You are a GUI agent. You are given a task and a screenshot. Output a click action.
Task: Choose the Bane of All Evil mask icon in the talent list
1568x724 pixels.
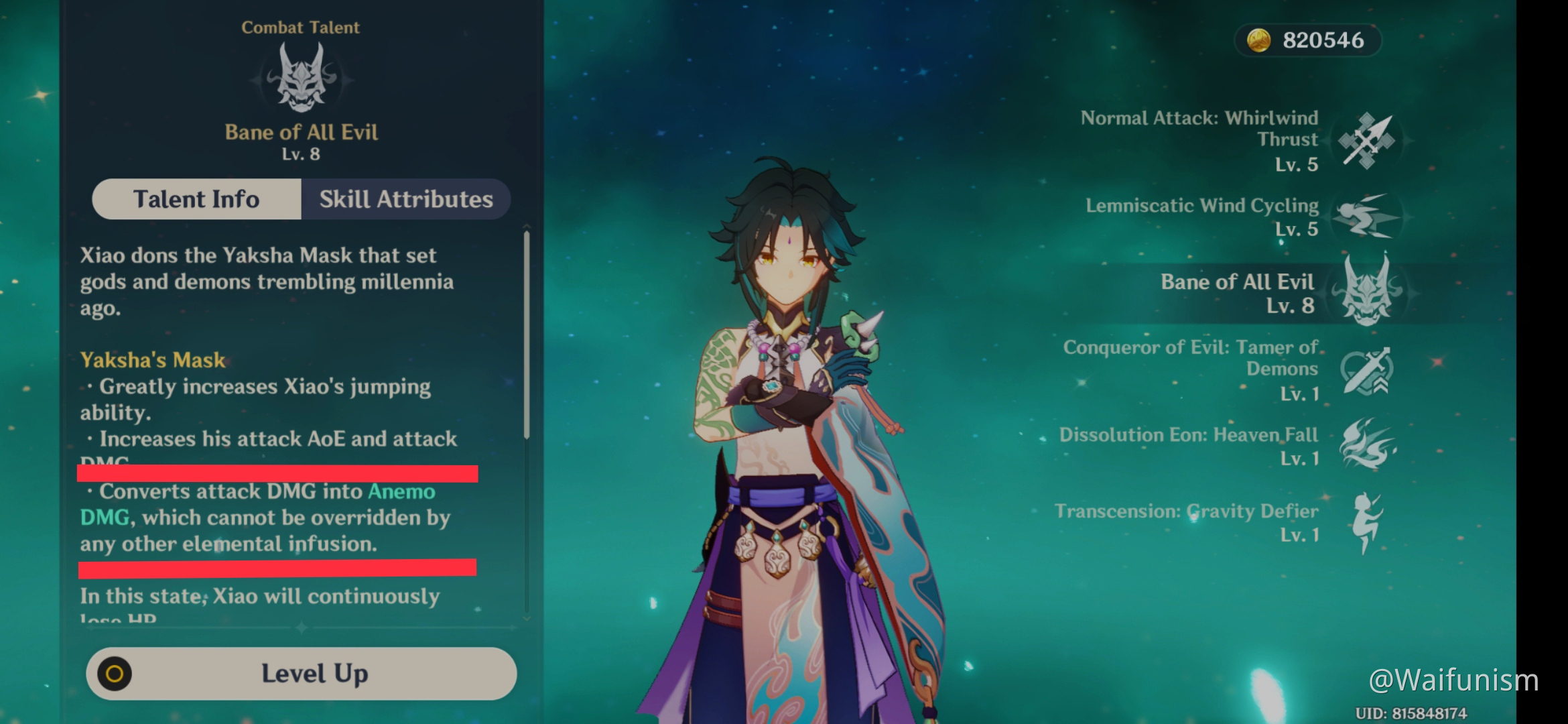pyautogui.click(x=1367, y=292)
